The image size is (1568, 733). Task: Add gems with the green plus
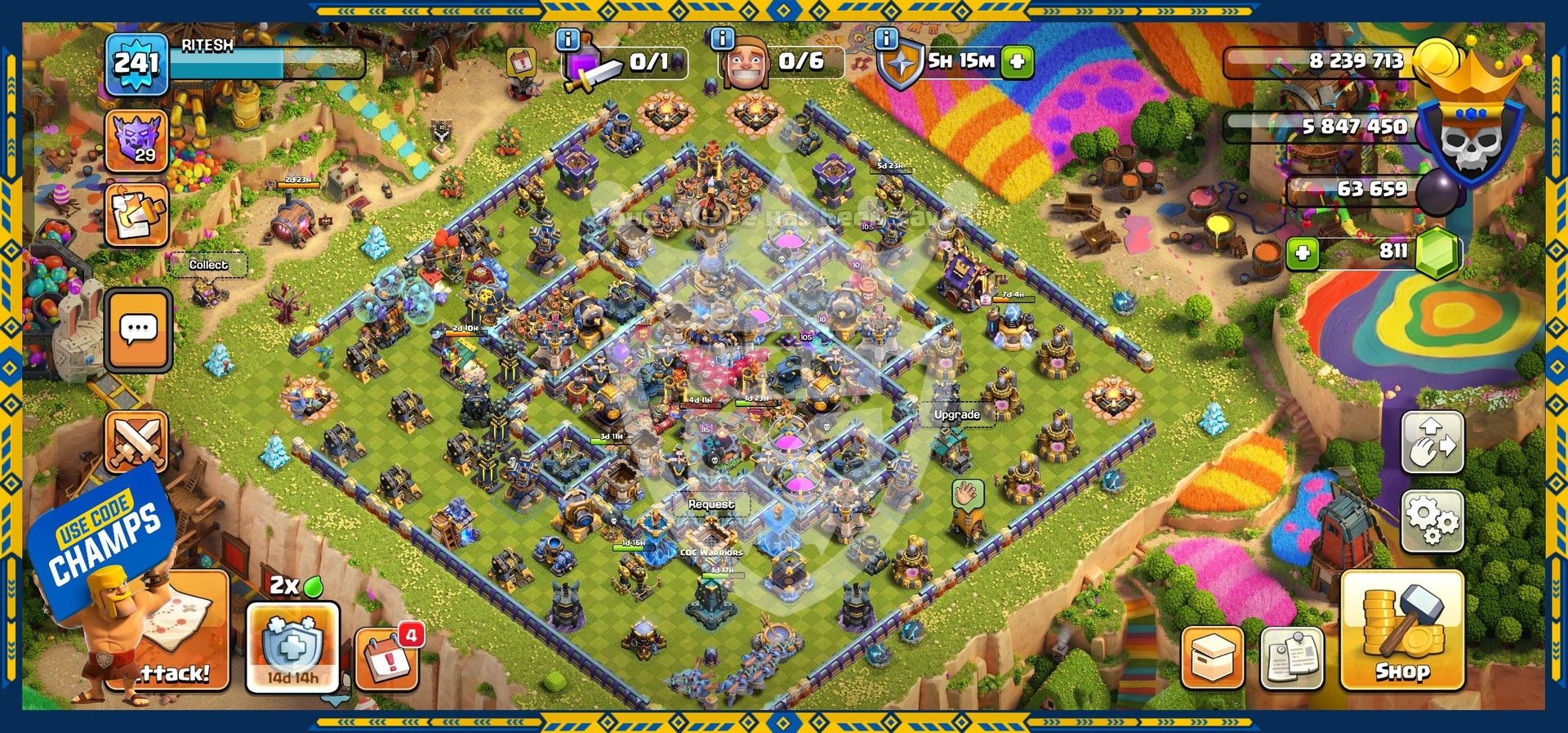1303,253
